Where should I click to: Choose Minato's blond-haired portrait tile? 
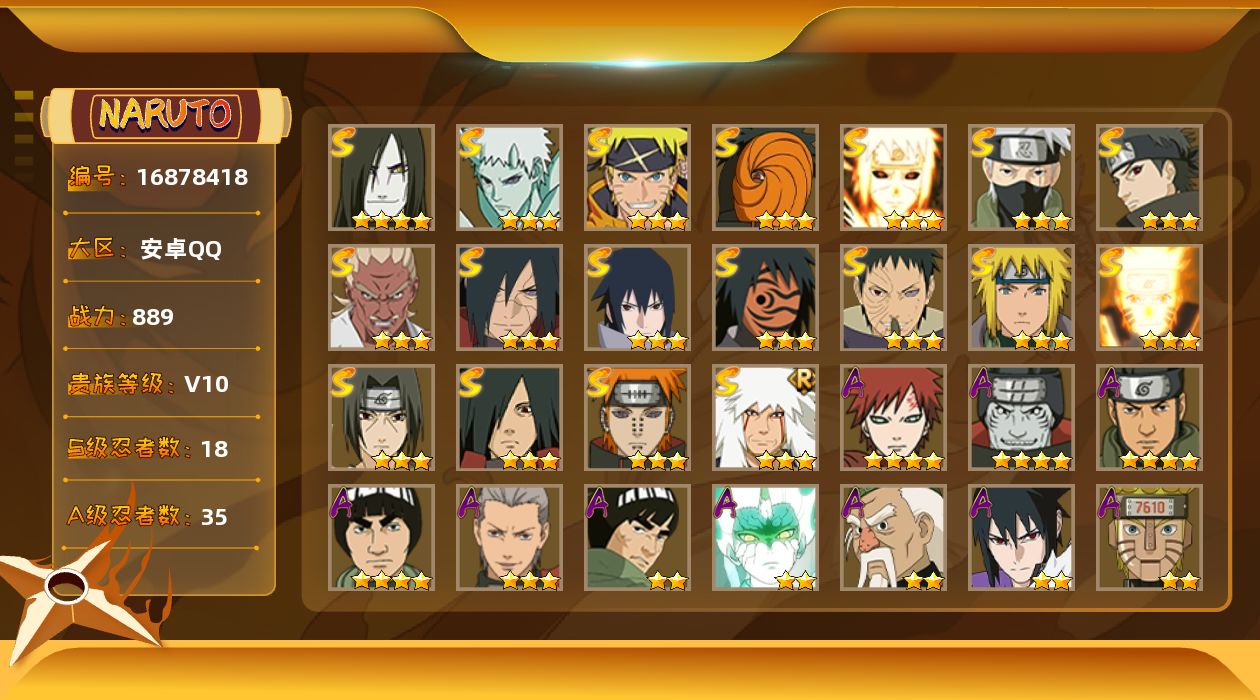pos(1021,297)
